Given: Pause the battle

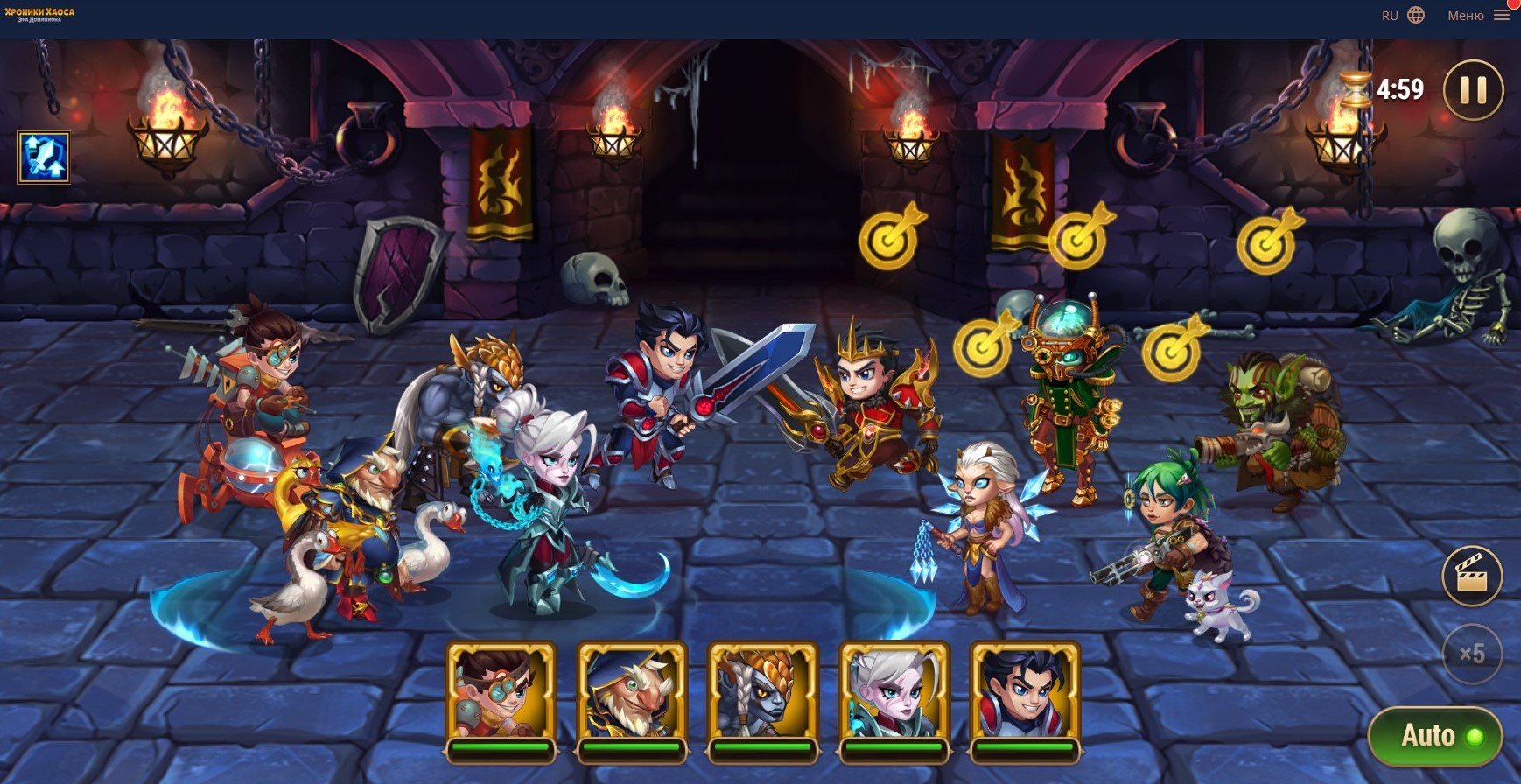Looking at the screenshot, I should (x=1473, y=89).
